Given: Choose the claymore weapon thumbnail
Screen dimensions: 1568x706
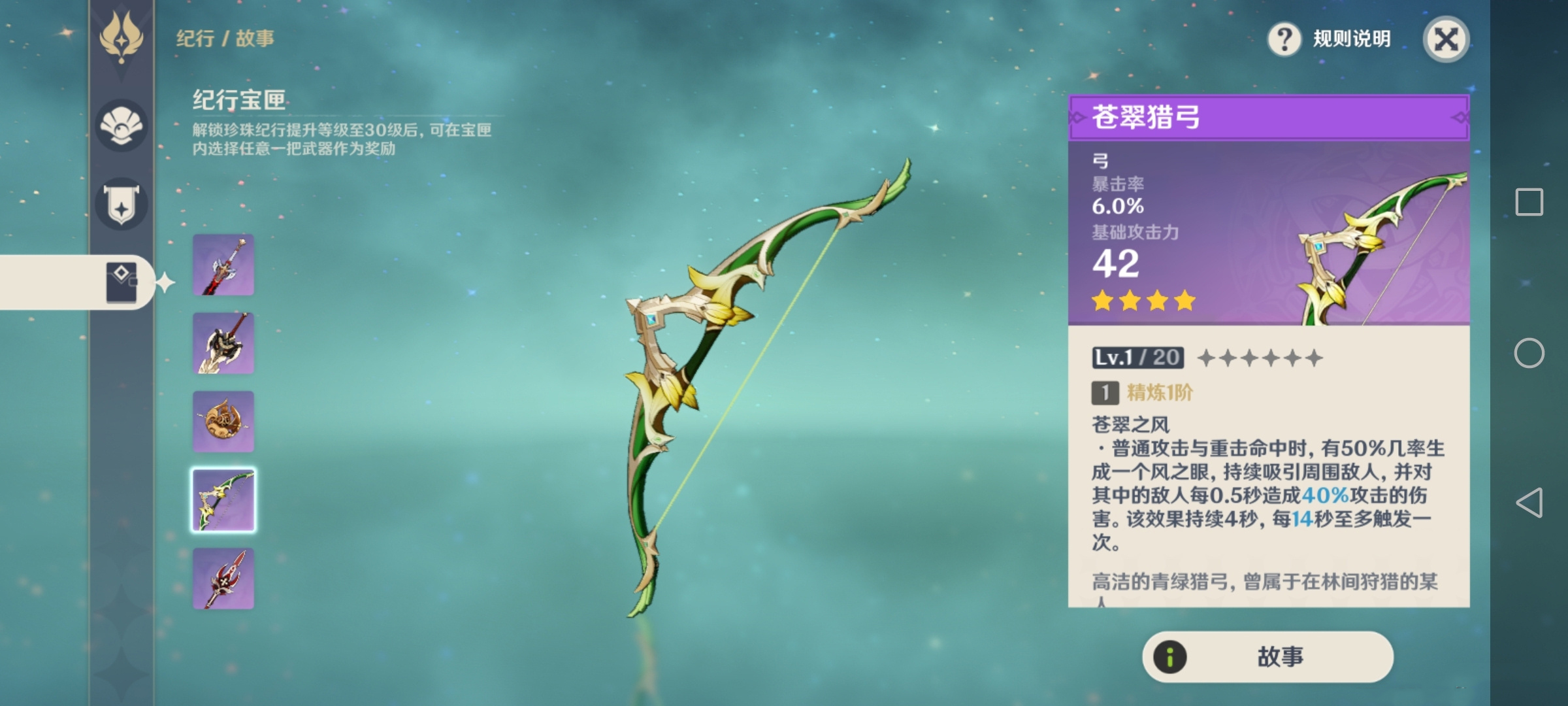Looking at the screenshot, I should click(223, 343).
